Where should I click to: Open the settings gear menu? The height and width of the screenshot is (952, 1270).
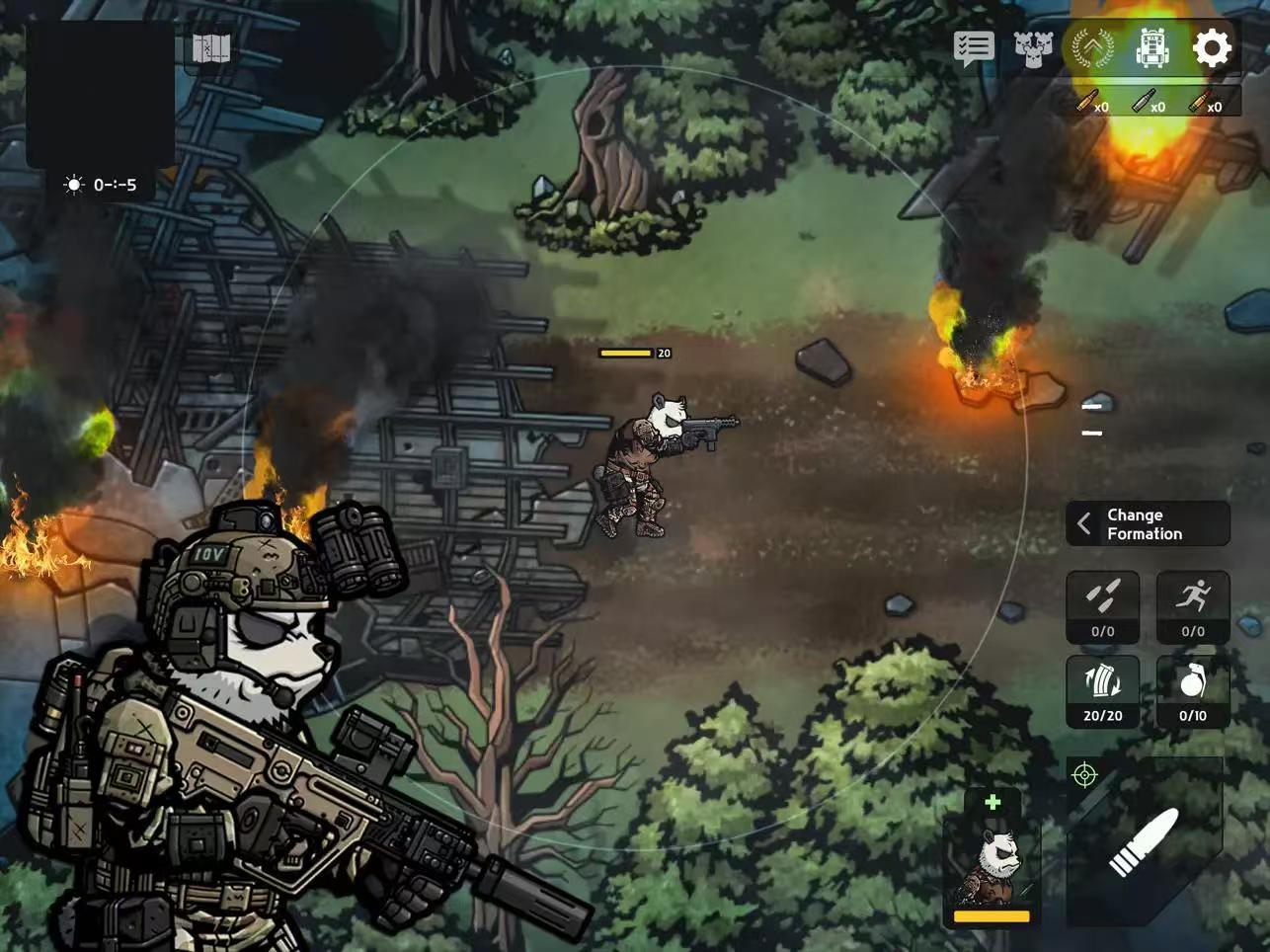1212,47
